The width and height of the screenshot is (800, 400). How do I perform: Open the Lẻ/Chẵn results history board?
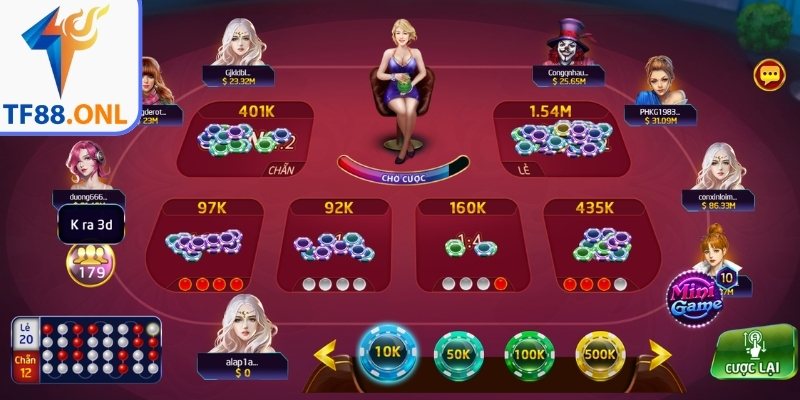[x=86, y=351]
